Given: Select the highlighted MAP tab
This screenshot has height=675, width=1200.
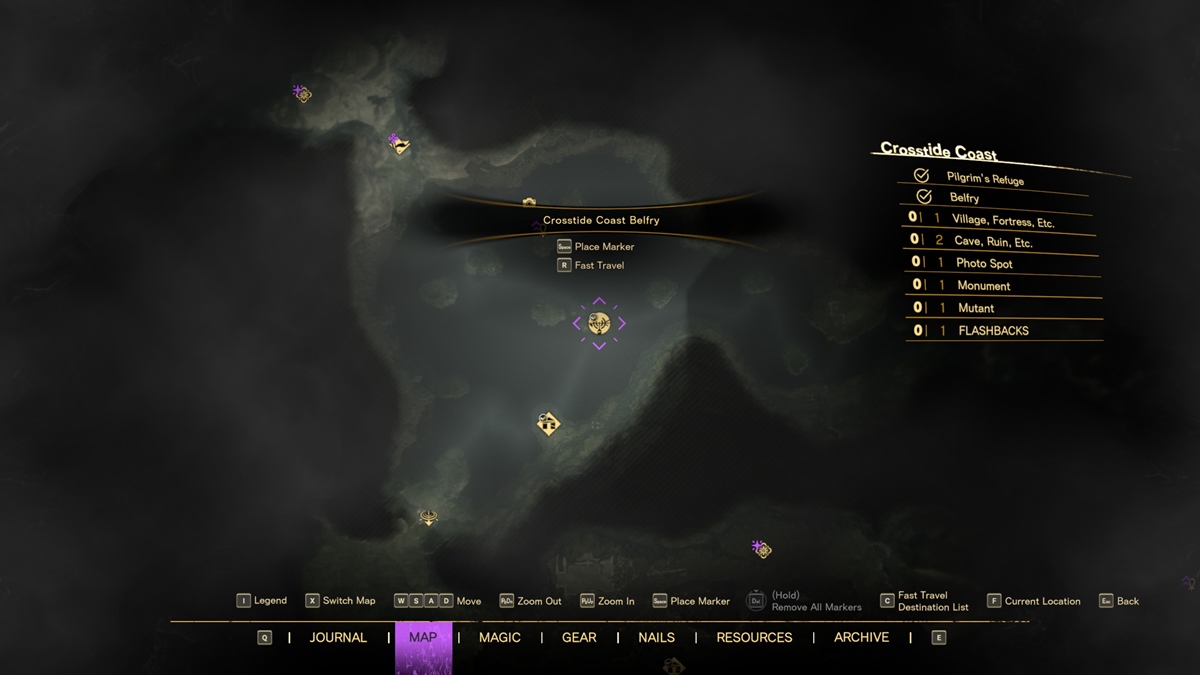Looking at the screenshot, I should [x=423, y=638].
